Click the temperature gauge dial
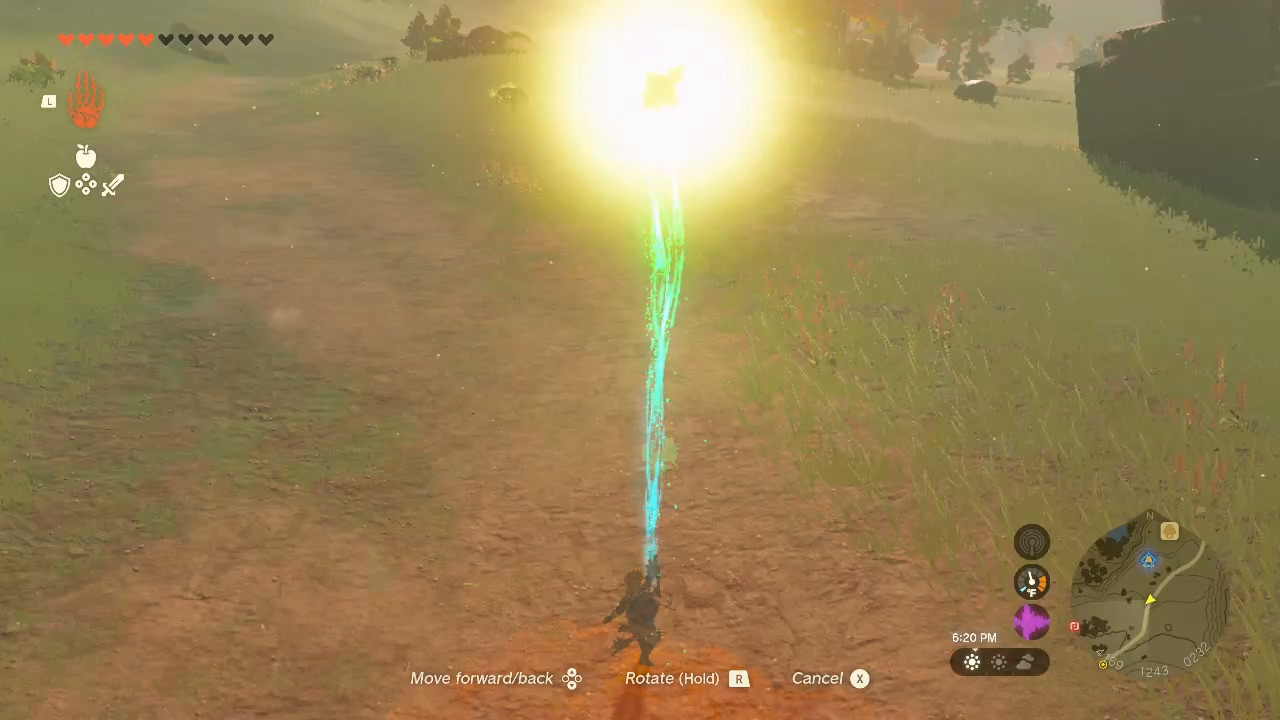Viewport: 1280px width, 720px height. (1031, 580)
